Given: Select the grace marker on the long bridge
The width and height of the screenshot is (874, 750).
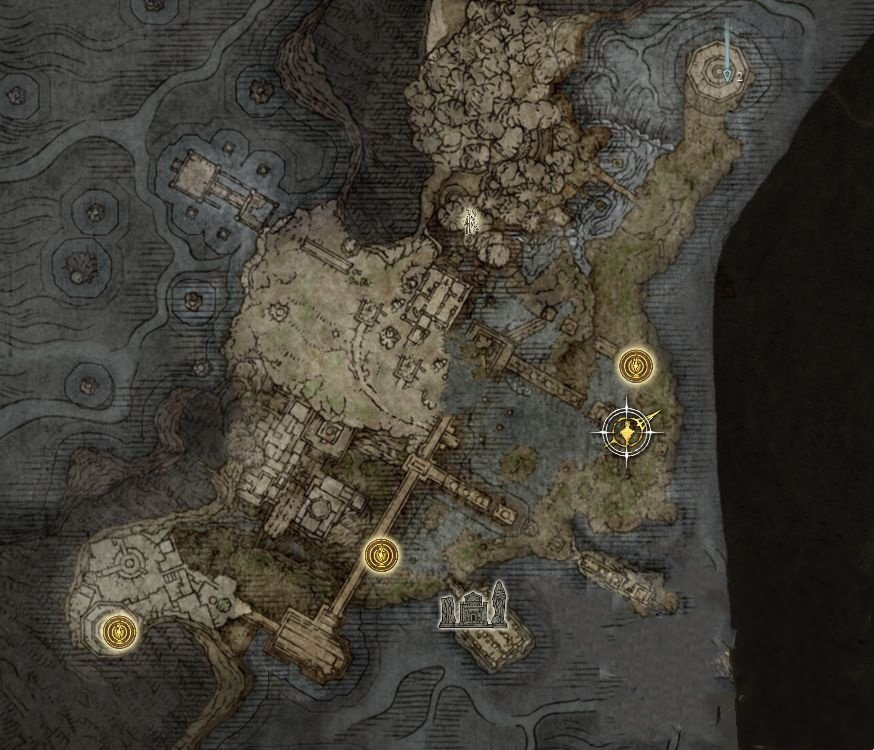Looking at the screenshot, I should click(x=381, y=555).
